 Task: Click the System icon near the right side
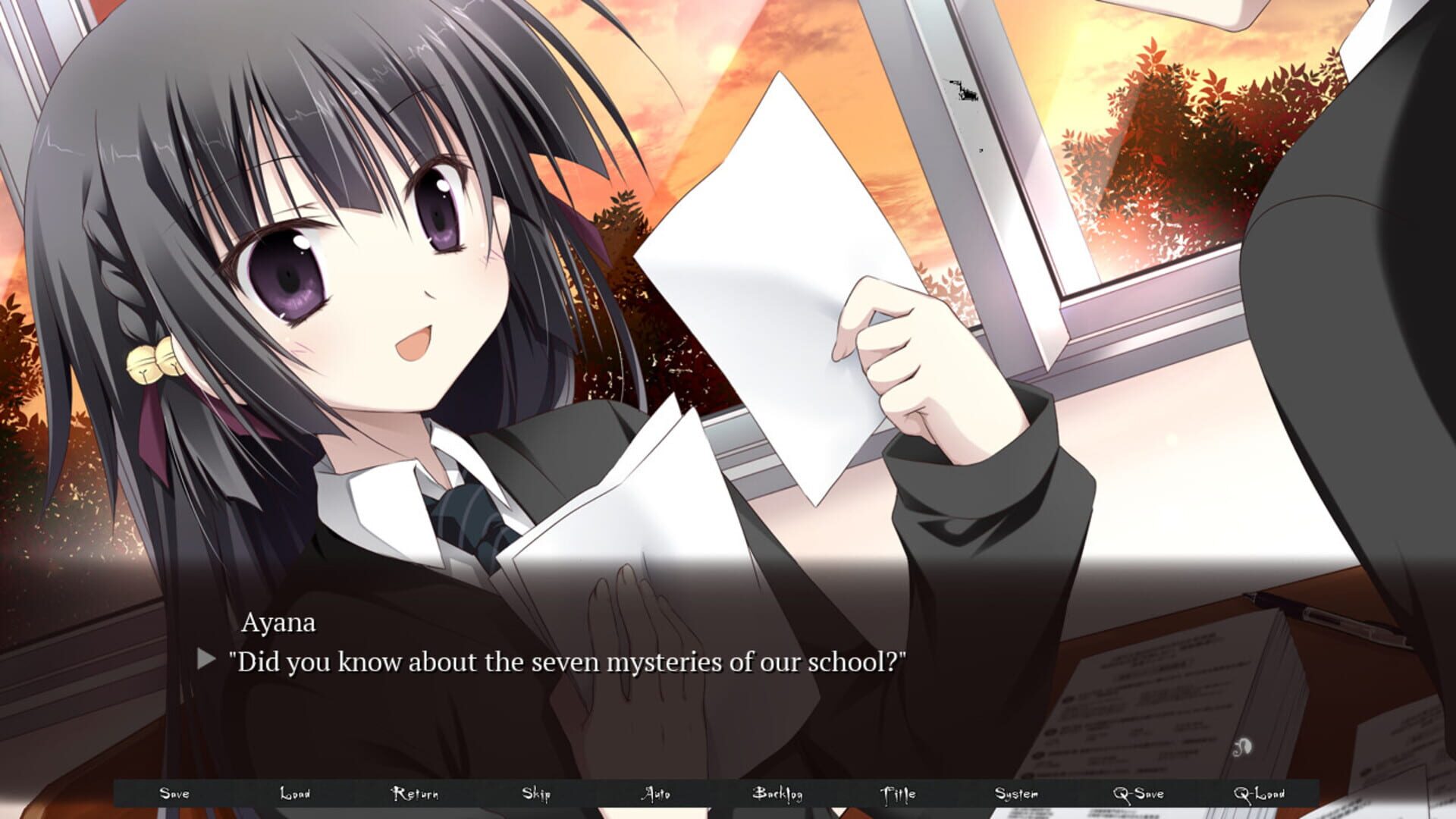[1019, 795]
